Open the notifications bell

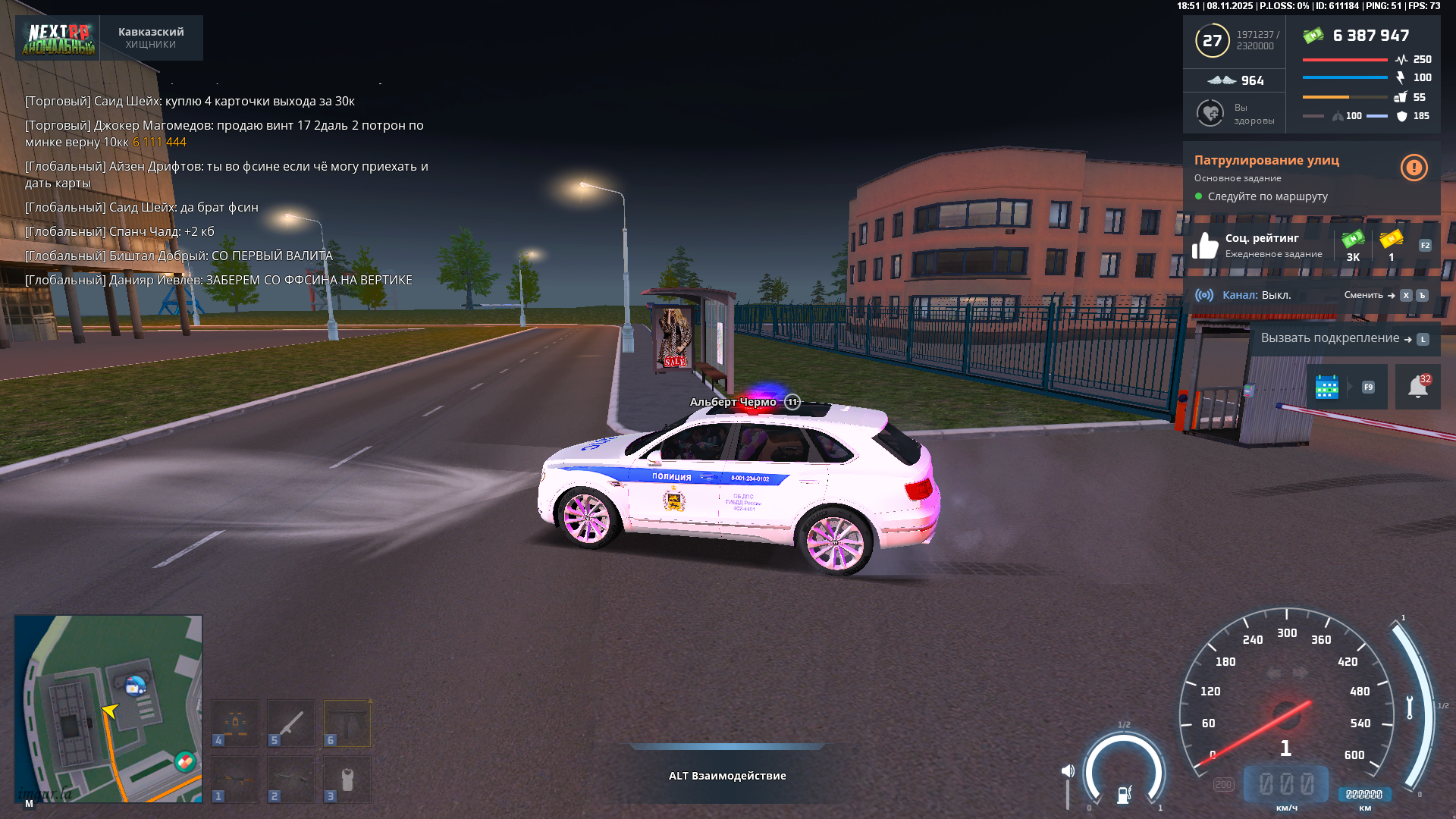1417,387
